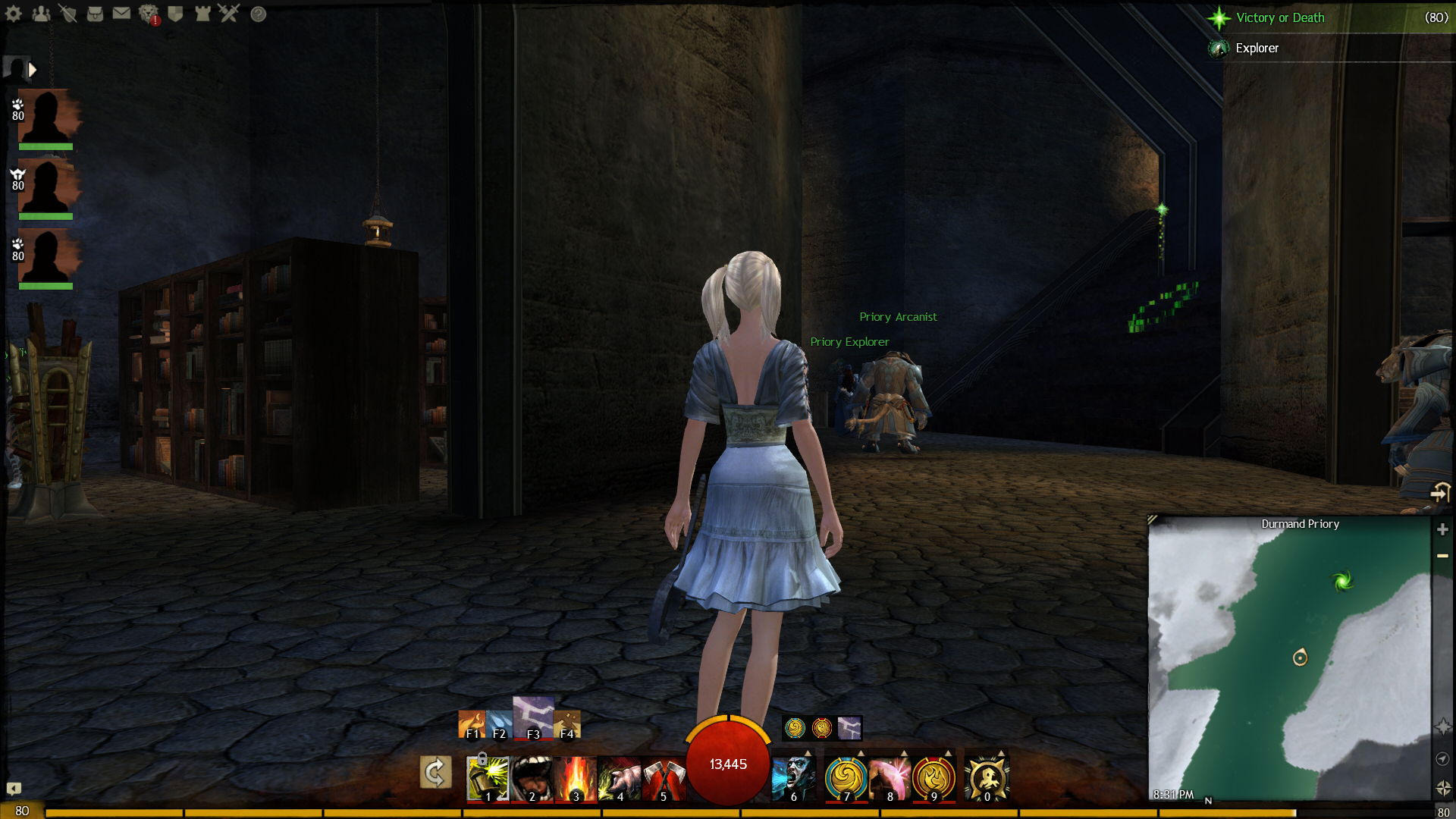Cast the flame pillar skill in slot 3
1456x819 pixels.
tap(576, 778)
